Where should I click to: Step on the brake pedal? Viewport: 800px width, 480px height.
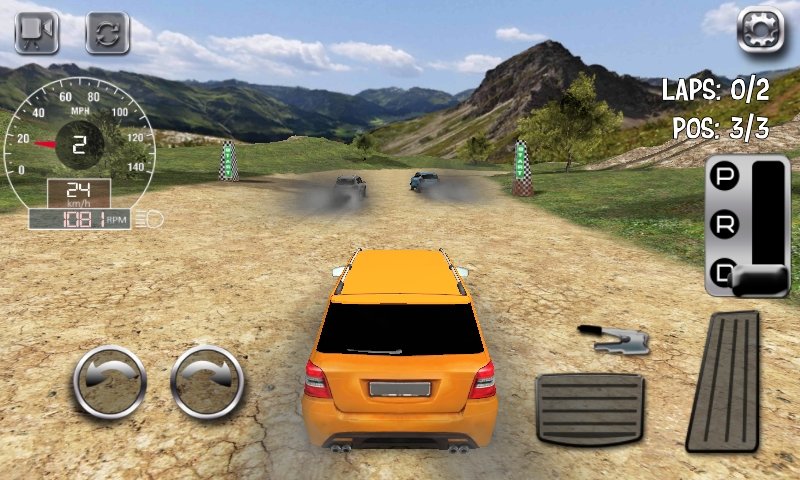[589, 408]
